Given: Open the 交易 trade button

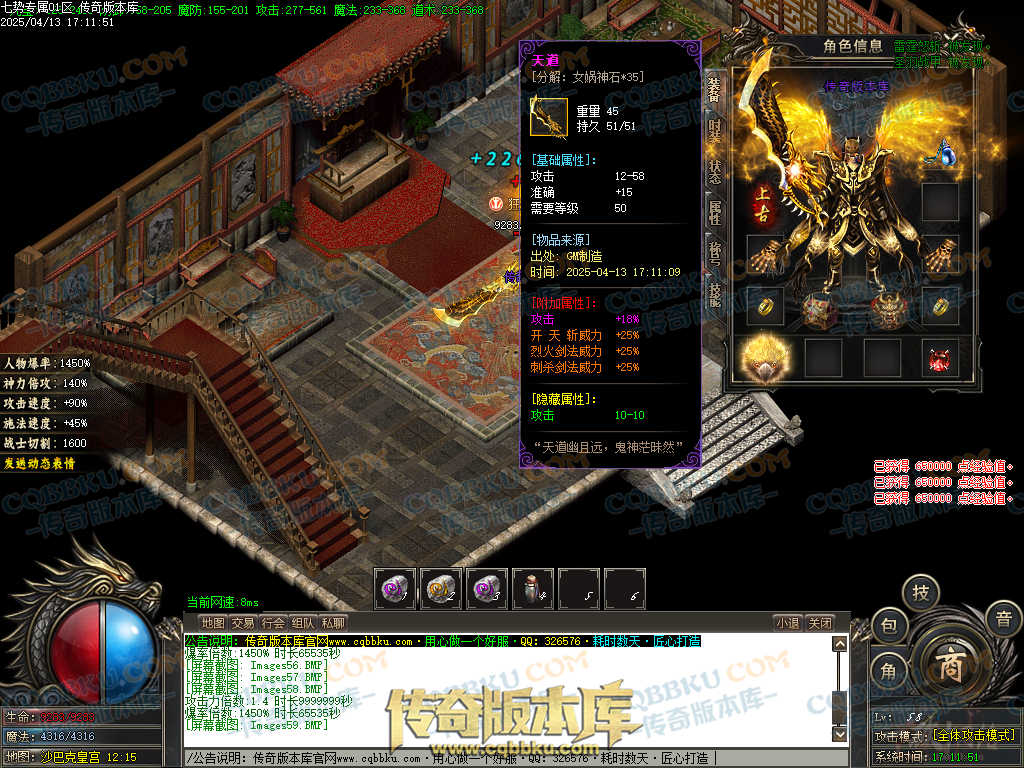Looking at the screenshot, I should click(243, 622).
